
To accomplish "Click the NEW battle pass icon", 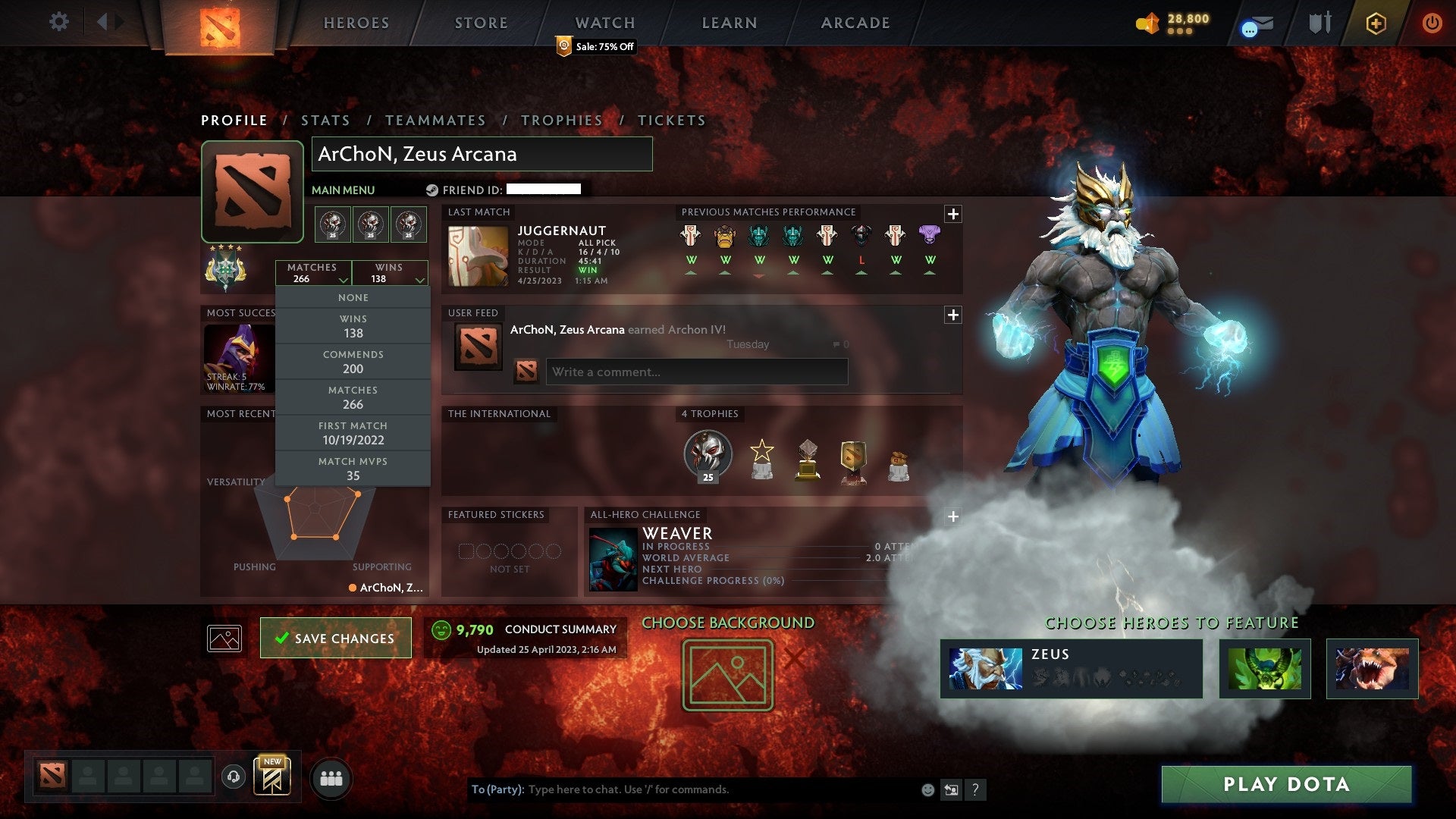I will 271,777.
